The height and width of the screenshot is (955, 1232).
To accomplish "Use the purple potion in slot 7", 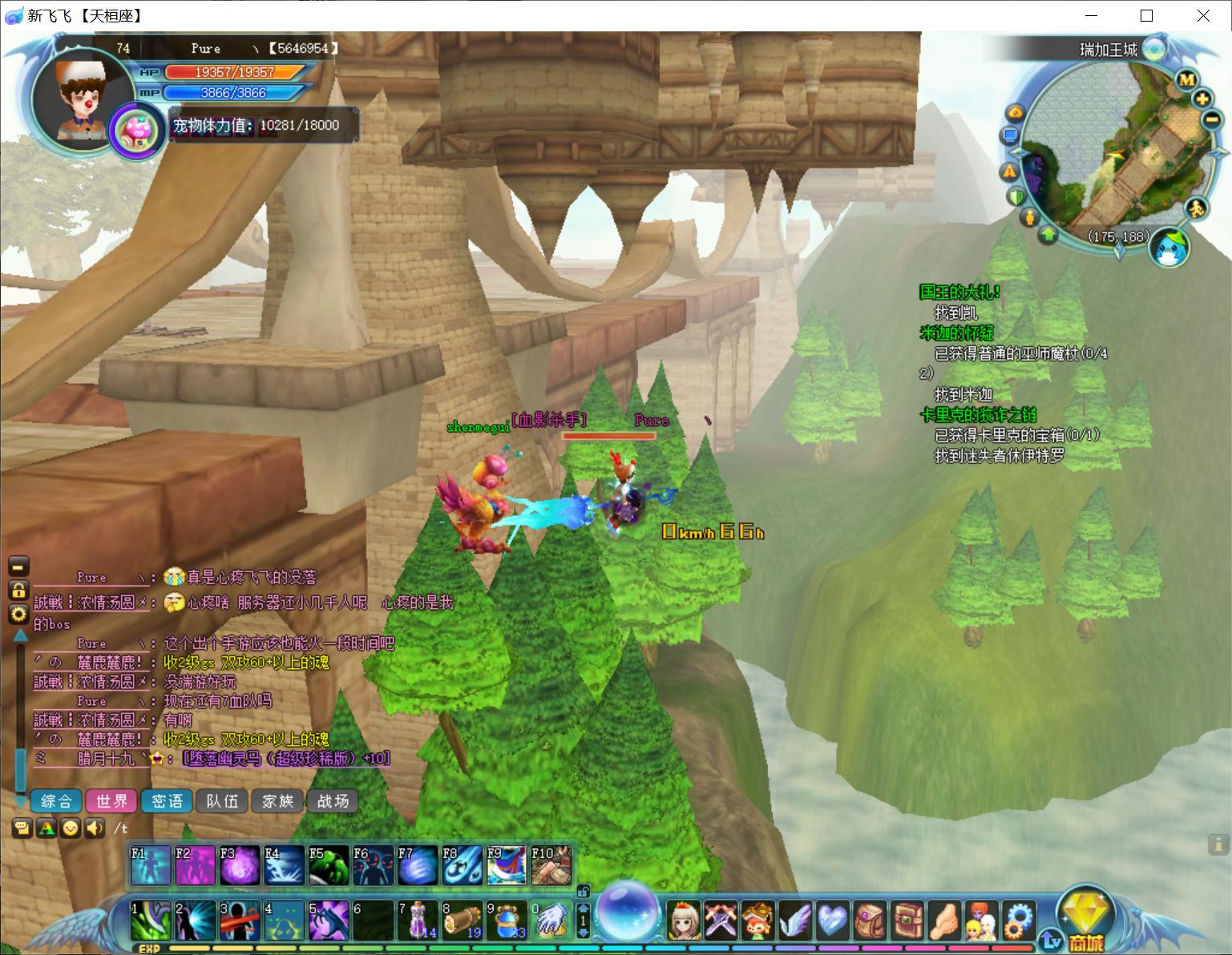I will pyautogui.click(x=418, y=920).
